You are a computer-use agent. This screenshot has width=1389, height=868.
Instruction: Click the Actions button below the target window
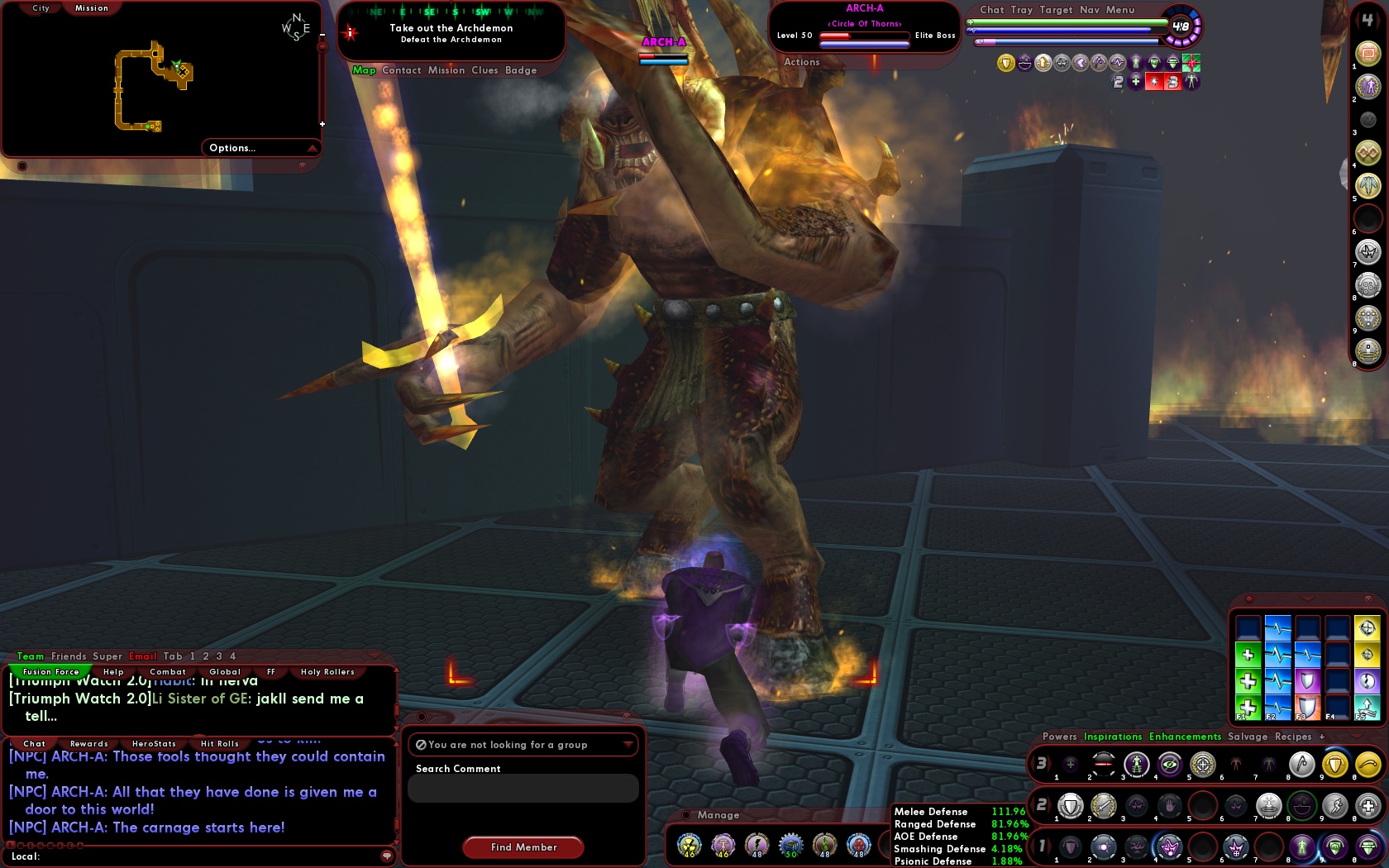[x=801, y=62]
